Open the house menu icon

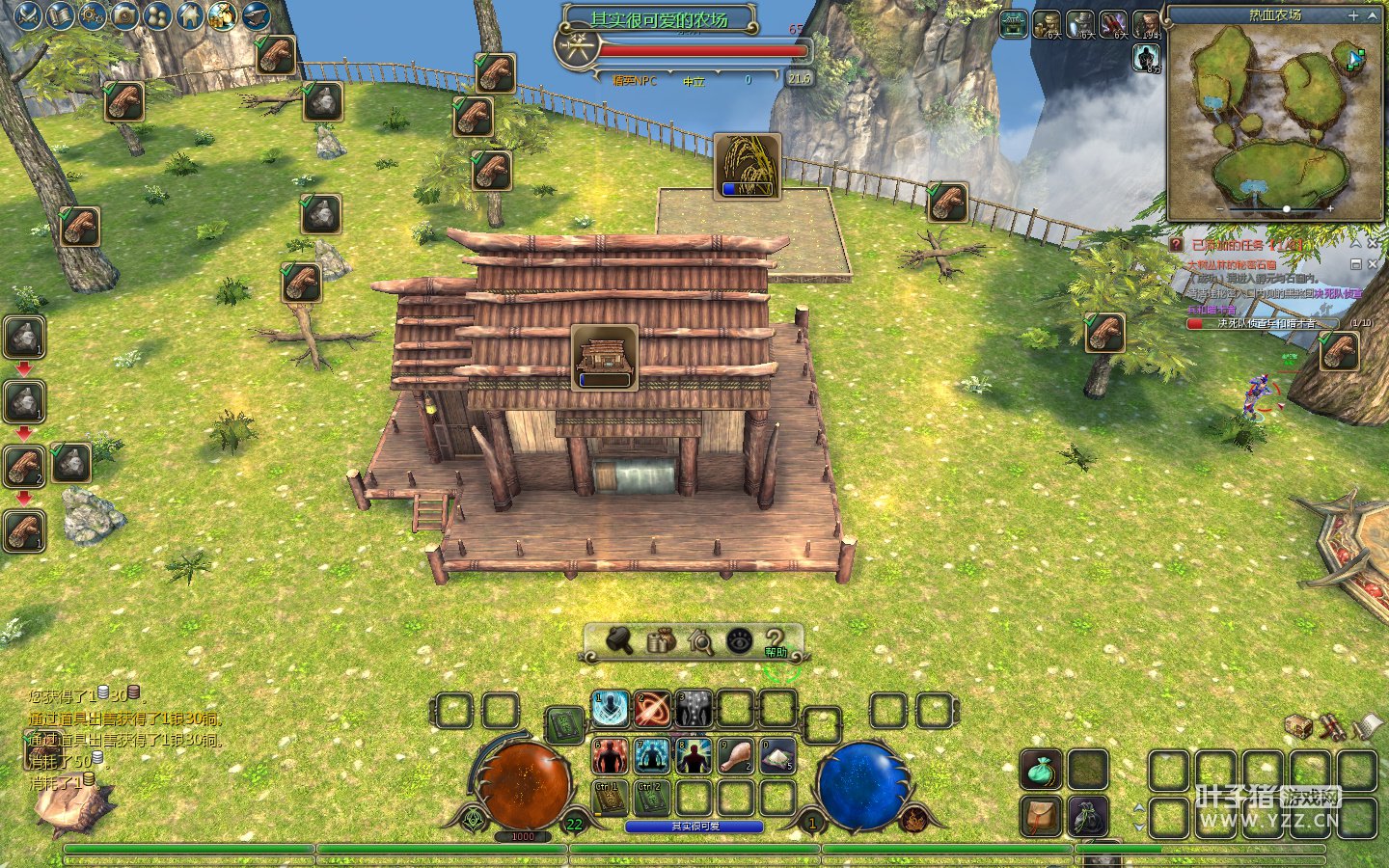[190, 15]
